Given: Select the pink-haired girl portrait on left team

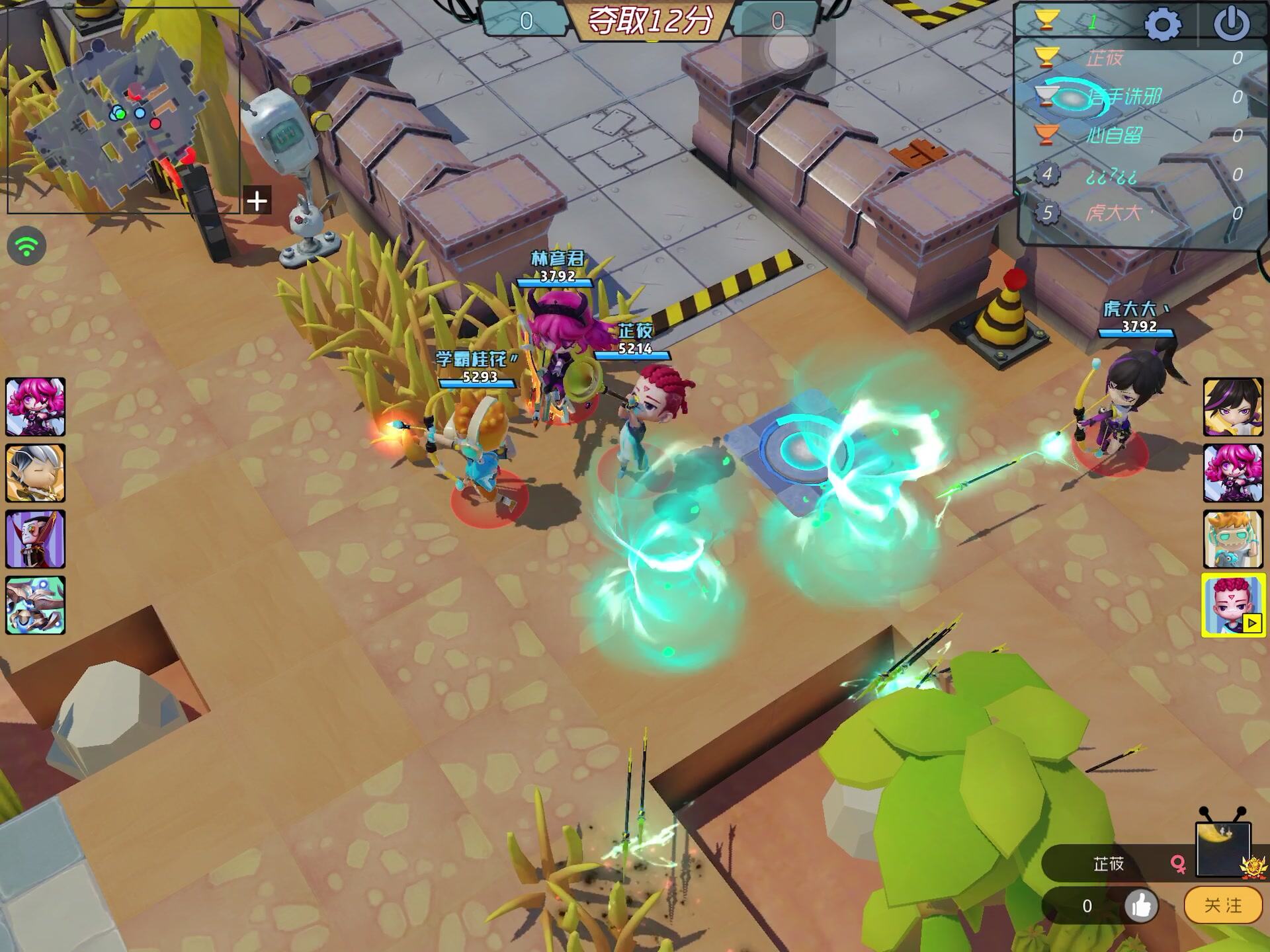Looking at the screenshot, I should tap(36, 407).
